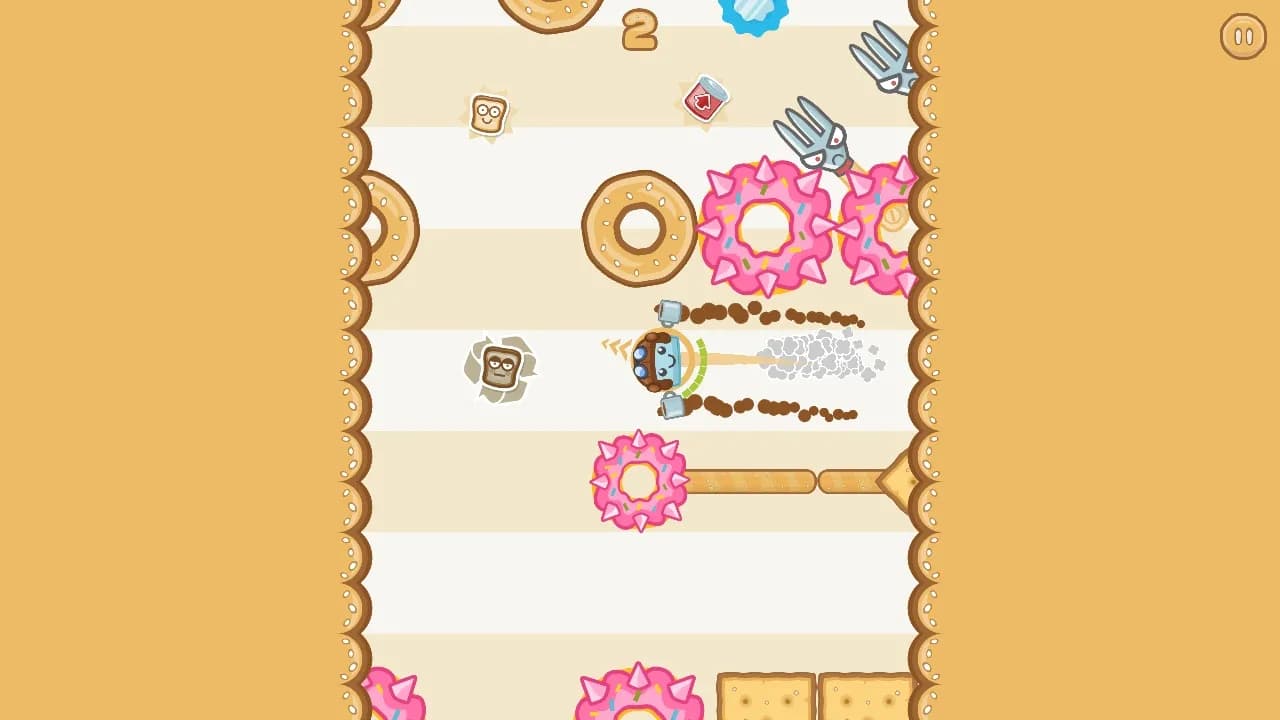
Task: Click the pause button in the top-right corner
Action: (1243, 38)
